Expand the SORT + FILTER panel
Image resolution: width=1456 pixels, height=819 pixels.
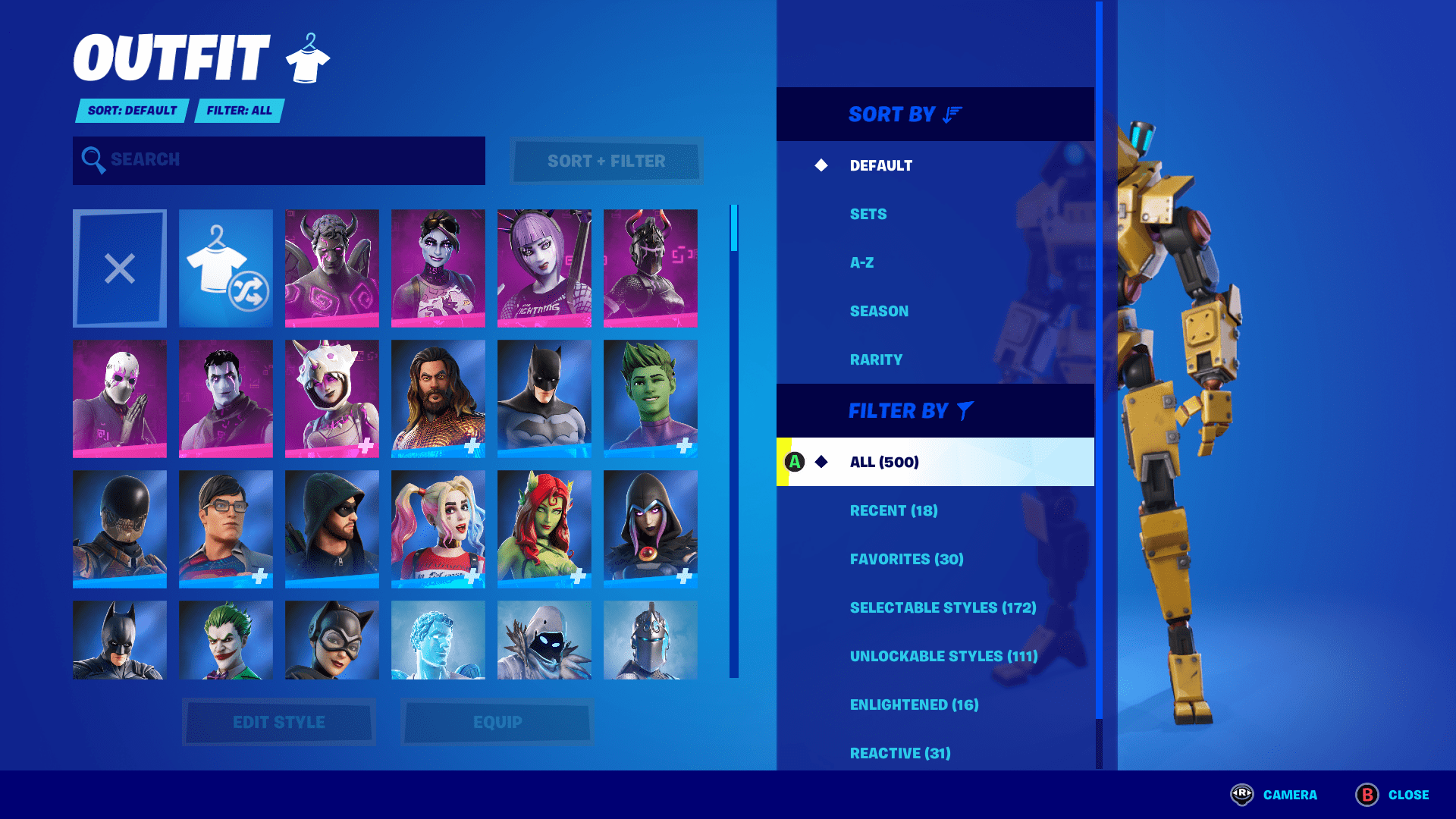[605, 161]
